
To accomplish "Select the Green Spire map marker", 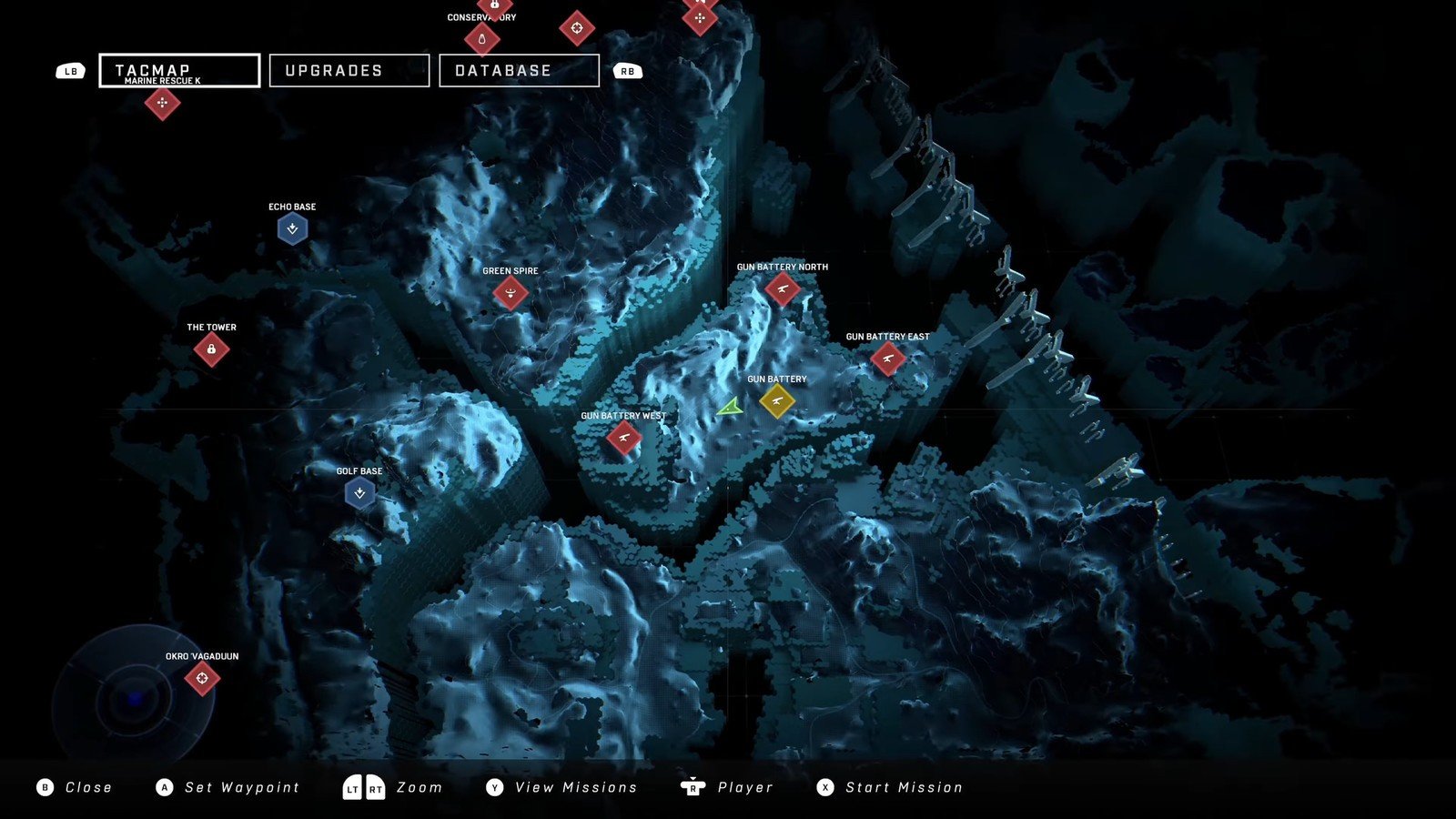I will (x=511, y=293).
